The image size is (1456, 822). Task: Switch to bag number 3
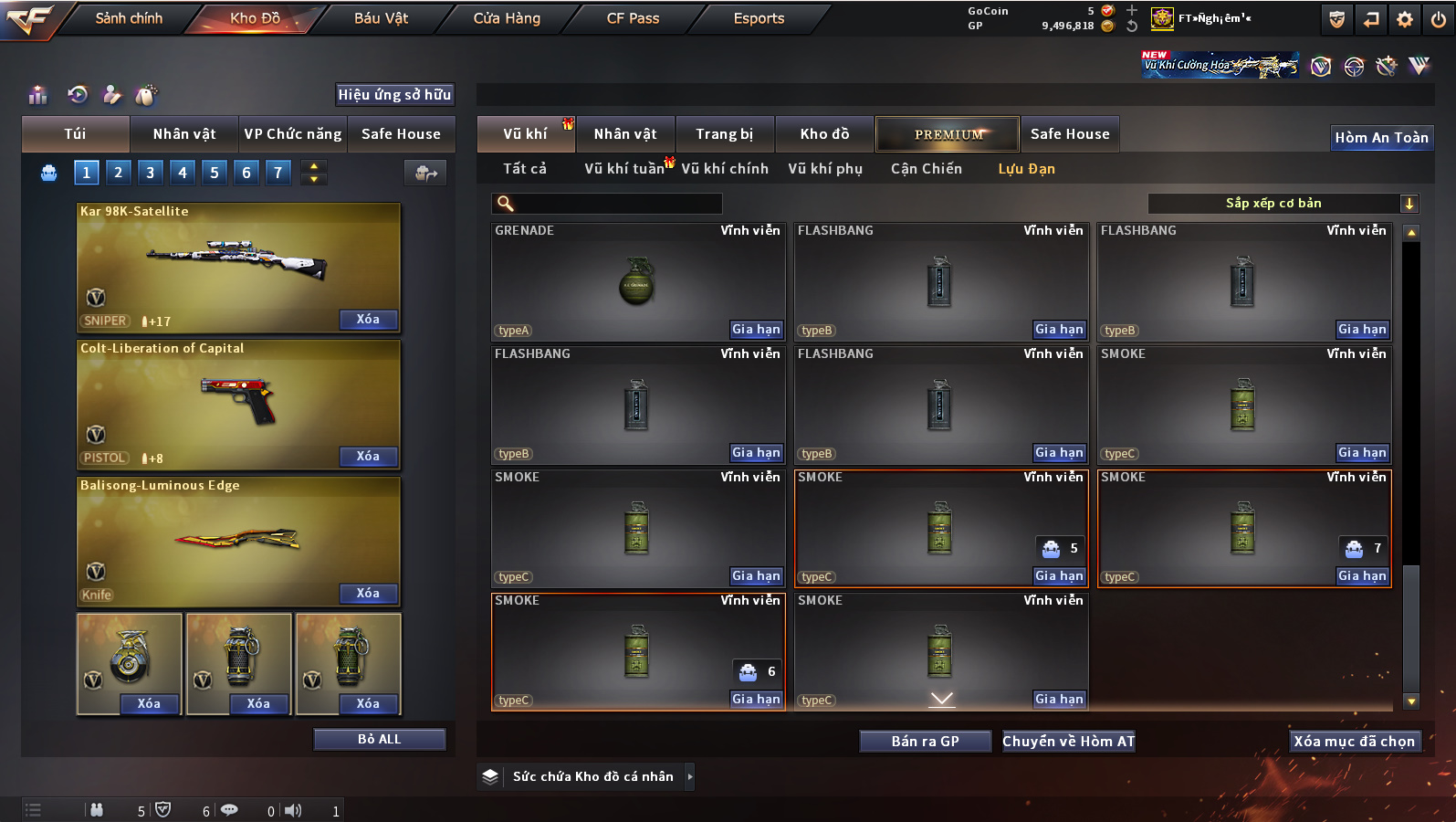151,172
